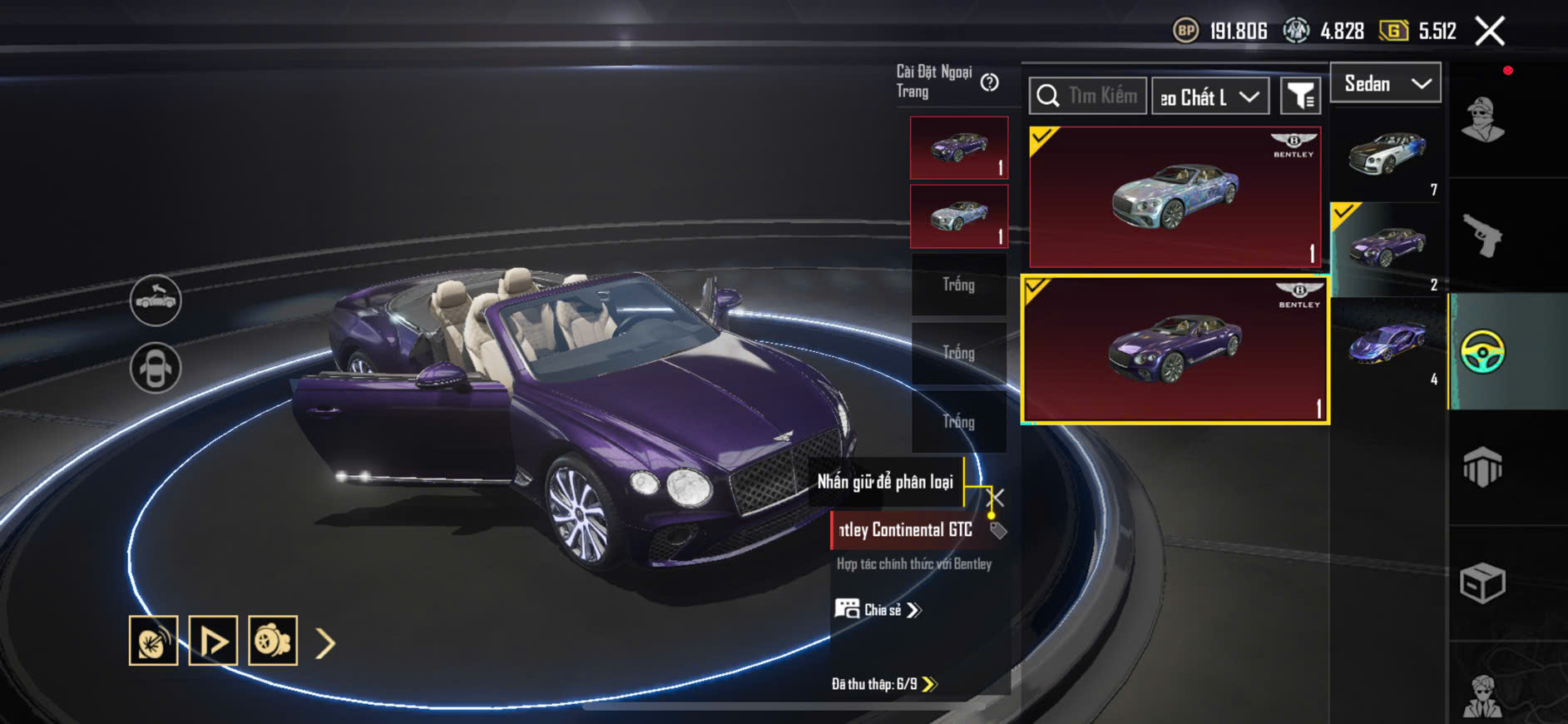1568x724 pixels.
Task: Choose the blue sports car thumbnail
Action: tap(1387, 343)
